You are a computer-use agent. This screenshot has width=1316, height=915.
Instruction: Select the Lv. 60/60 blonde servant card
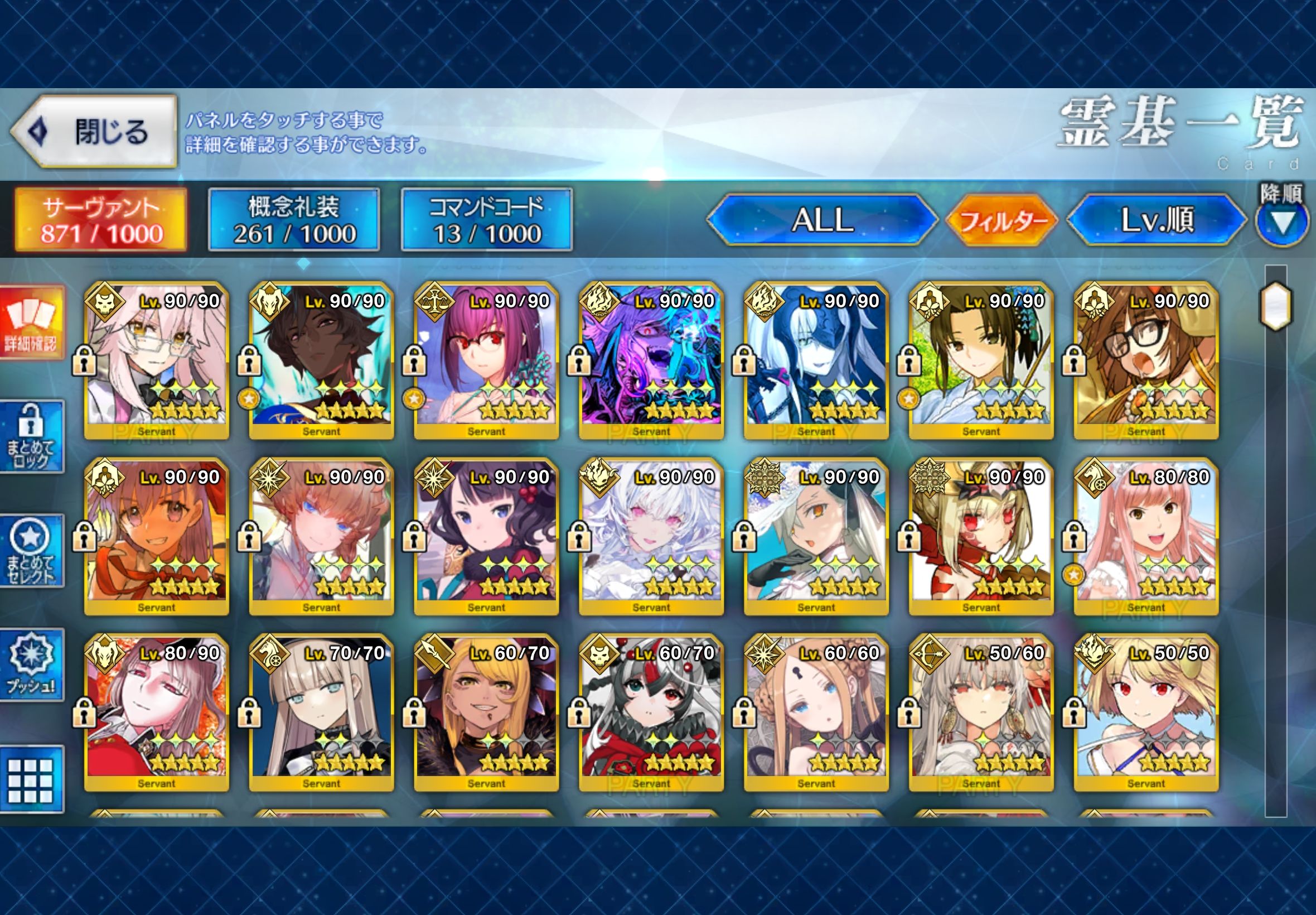816,712
